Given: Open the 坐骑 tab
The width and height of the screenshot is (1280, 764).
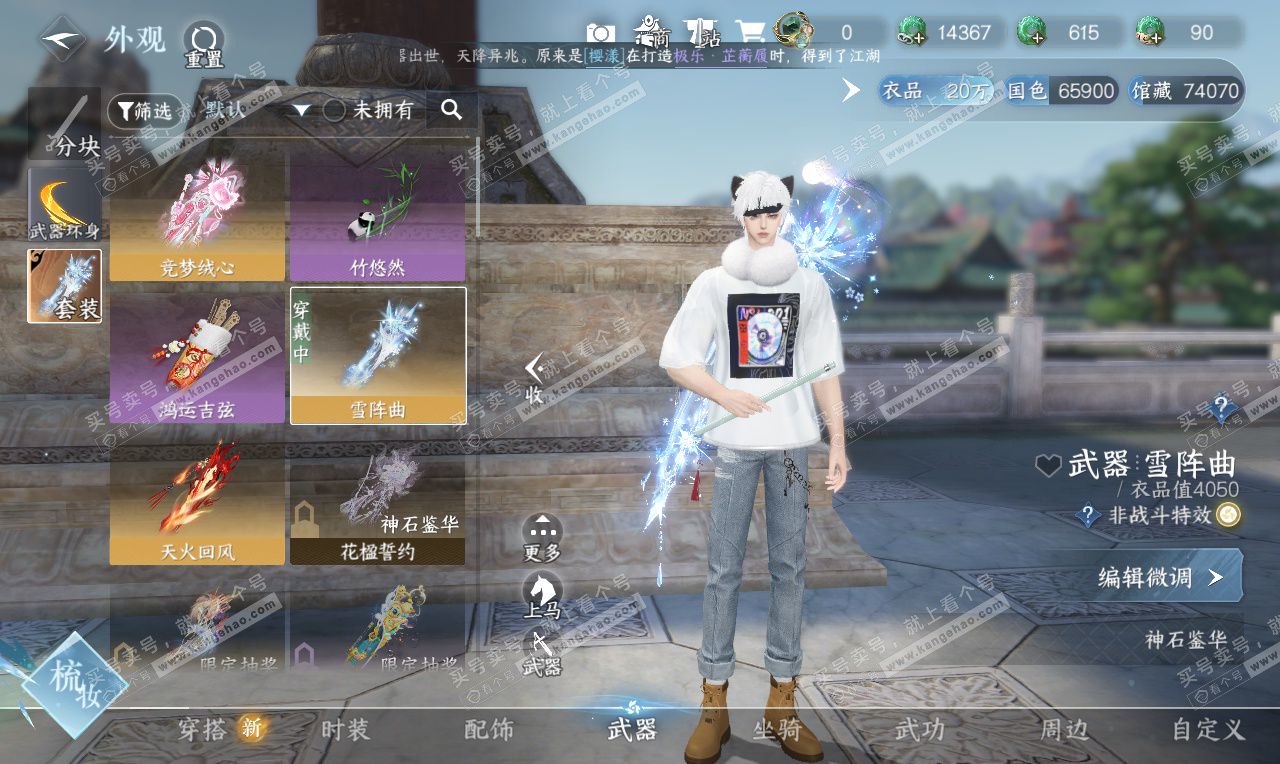Looking at the screenshot, I should tap(777, 730).
